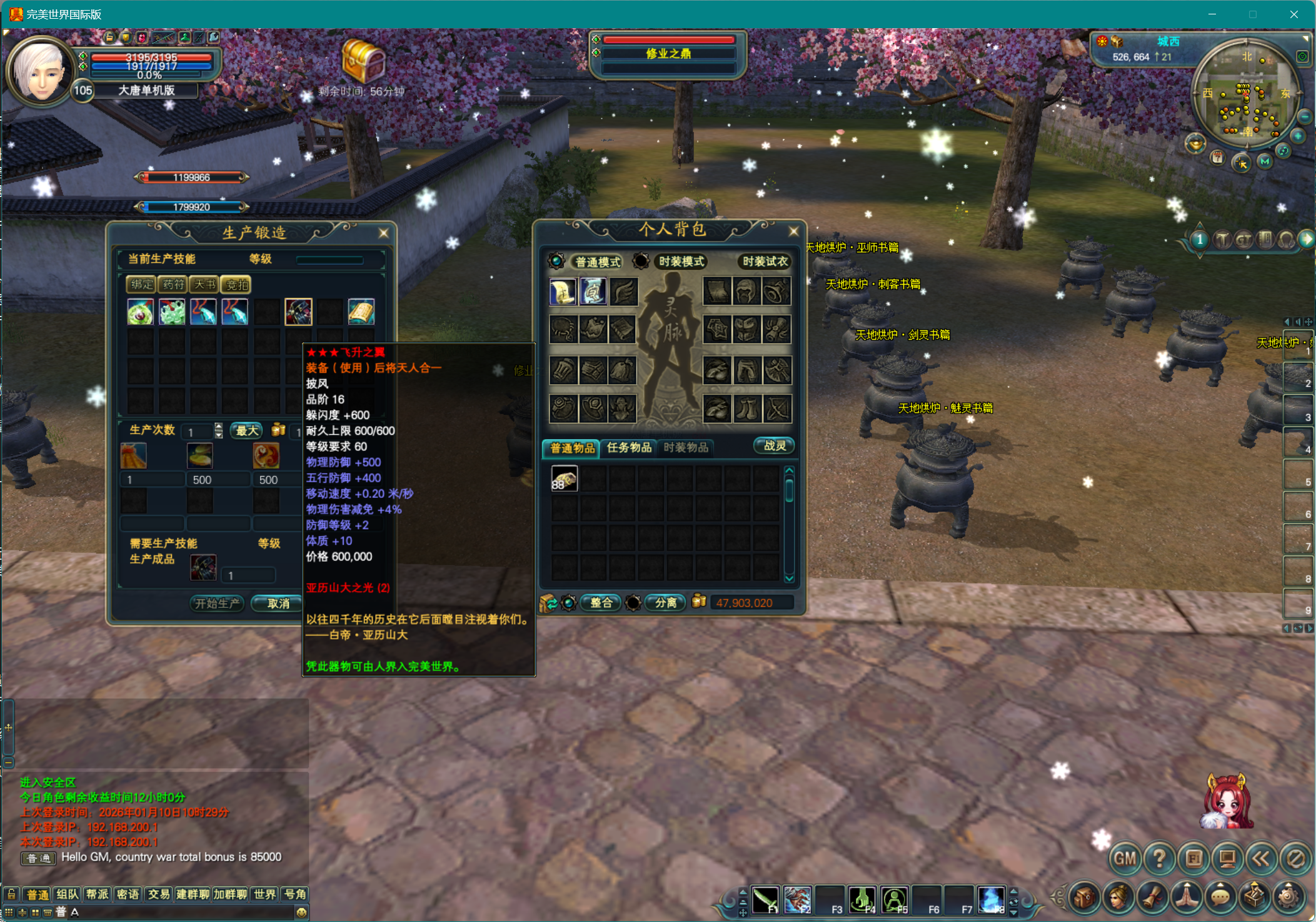Open the 时装试衣 fitting room

click(765, 261)
